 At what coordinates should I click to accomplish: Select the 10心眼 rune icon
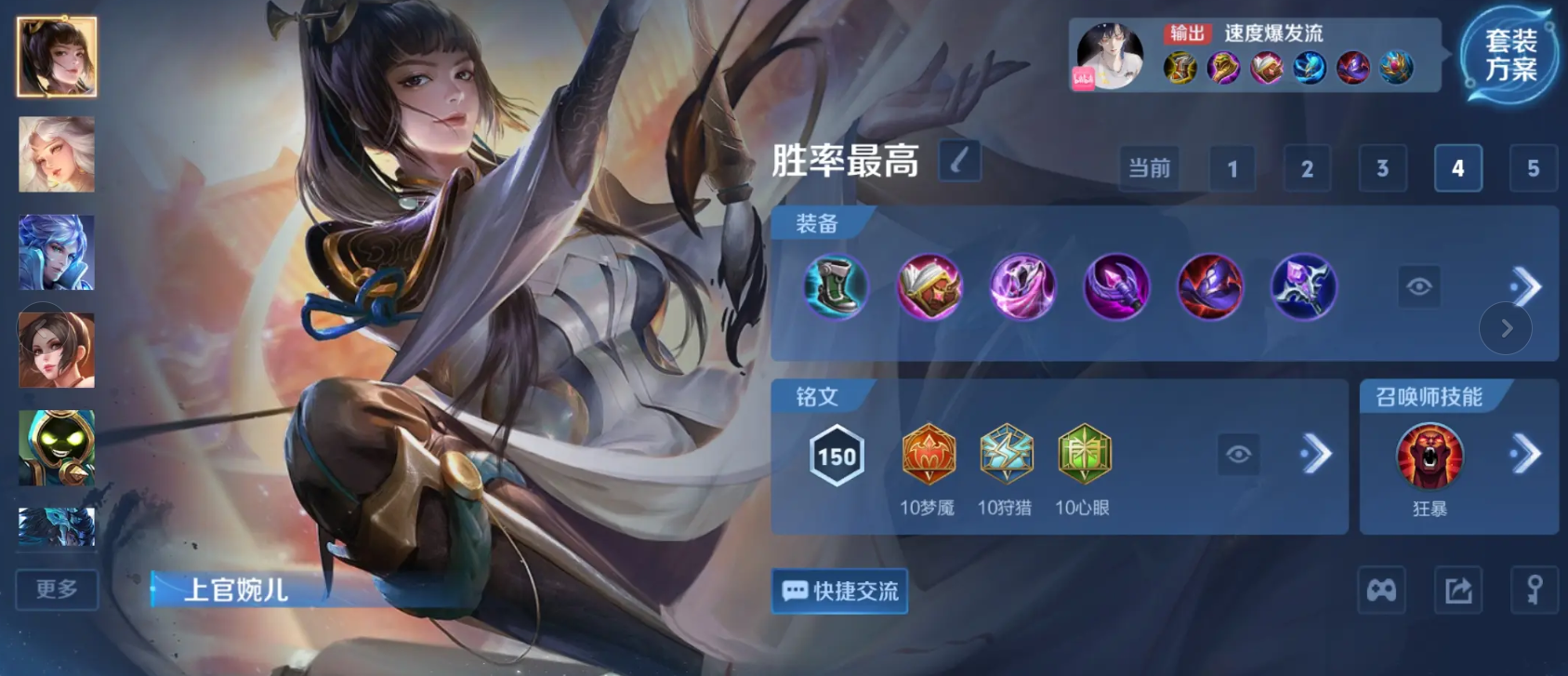(1084, 454)
